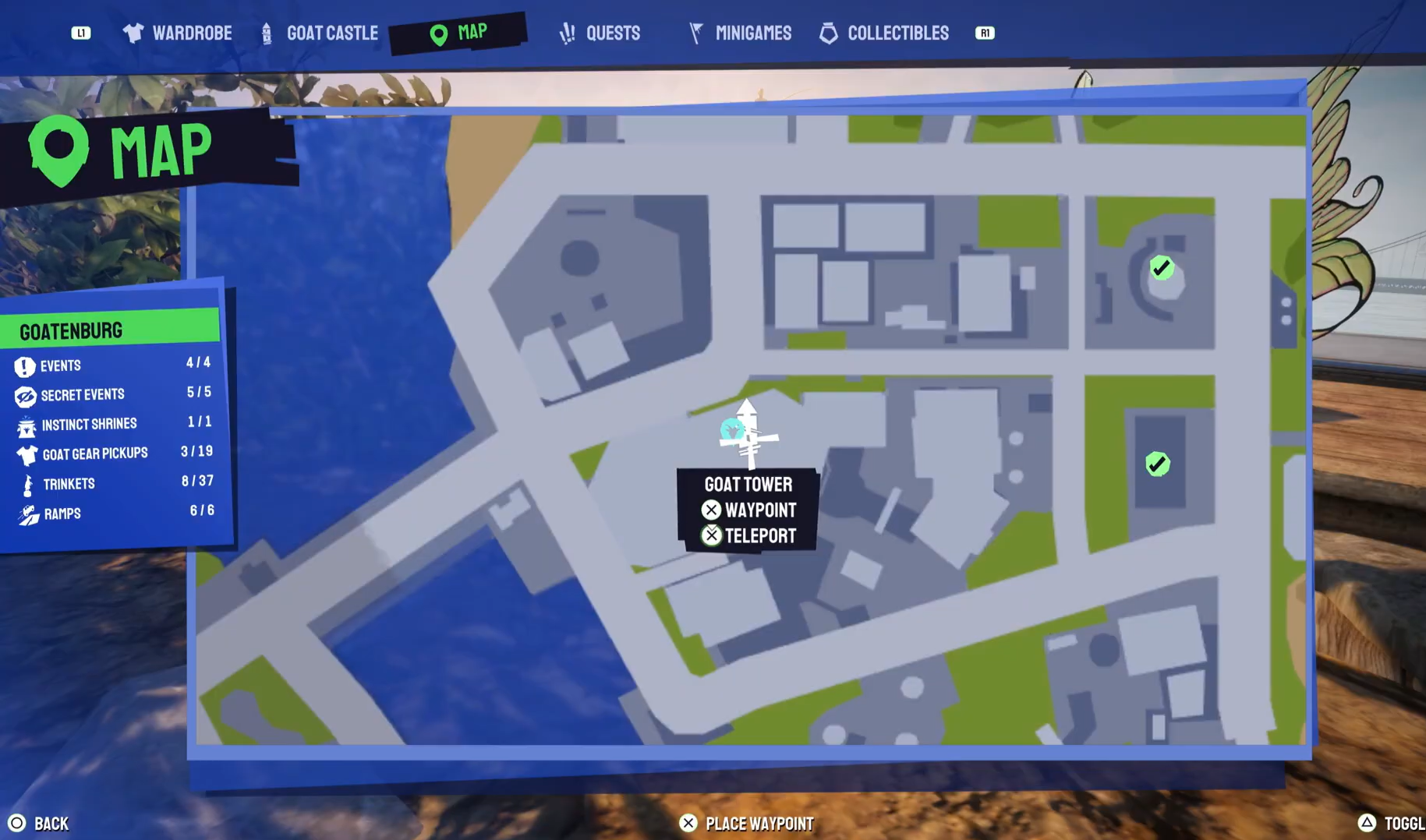The image size is (1426, 840).
Task: Open the L1 tab shortcut button
Action: (81, 33)
